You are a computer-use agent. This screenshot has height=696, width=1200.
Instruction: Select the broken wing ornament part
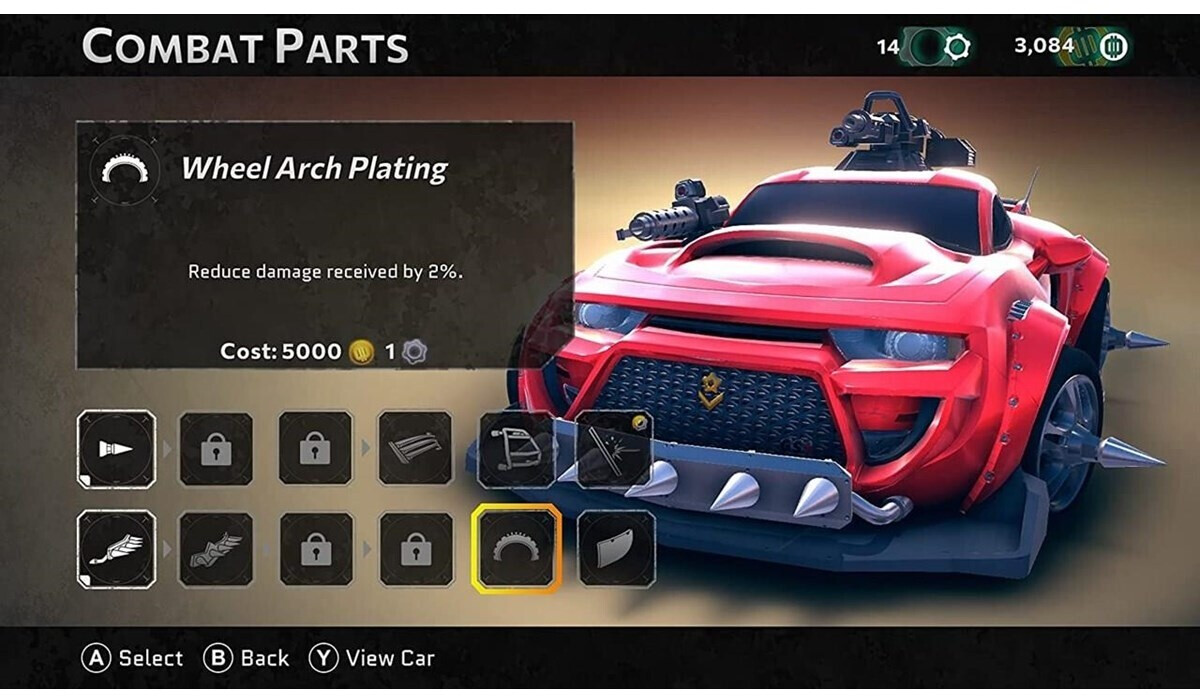click(215, 548)
